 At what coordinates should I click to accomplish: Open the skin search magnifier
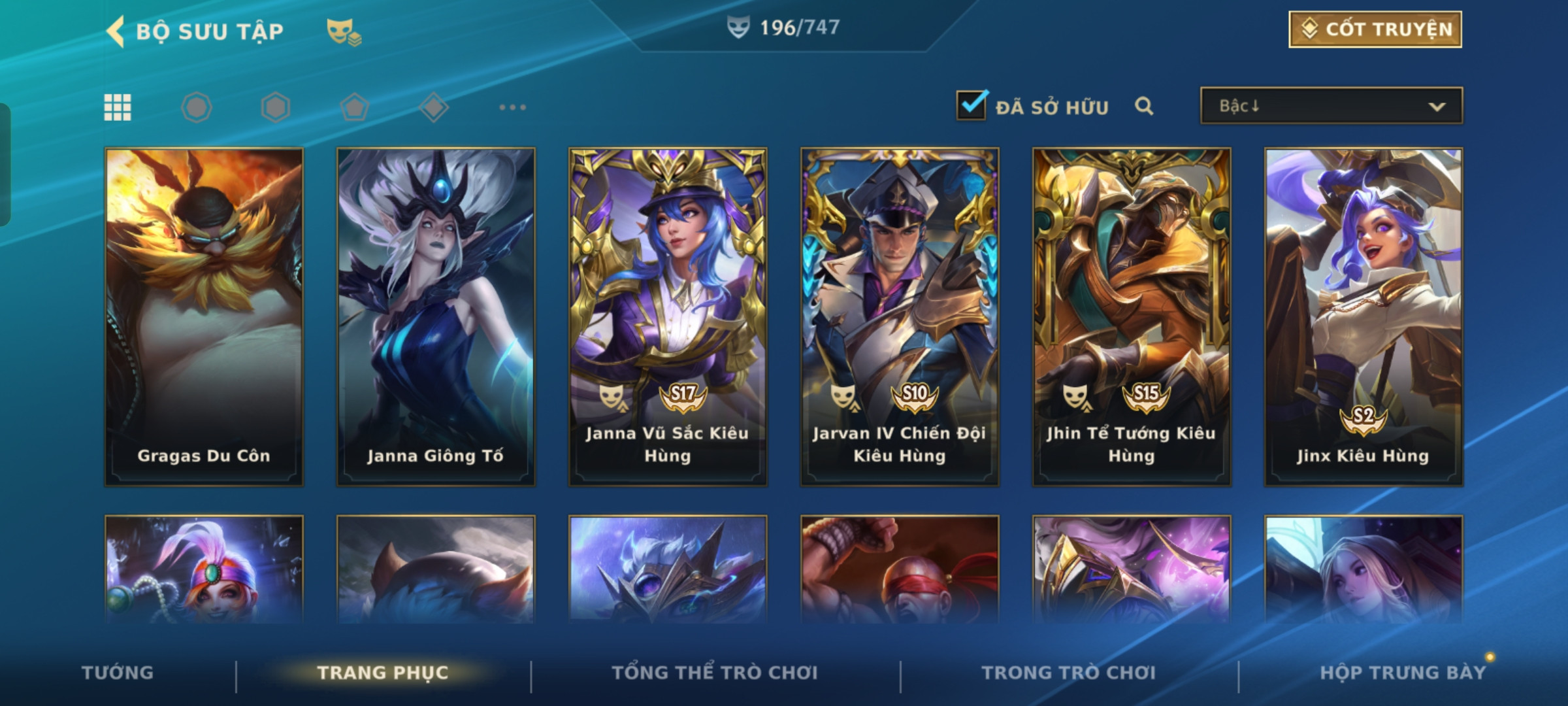1143,106
